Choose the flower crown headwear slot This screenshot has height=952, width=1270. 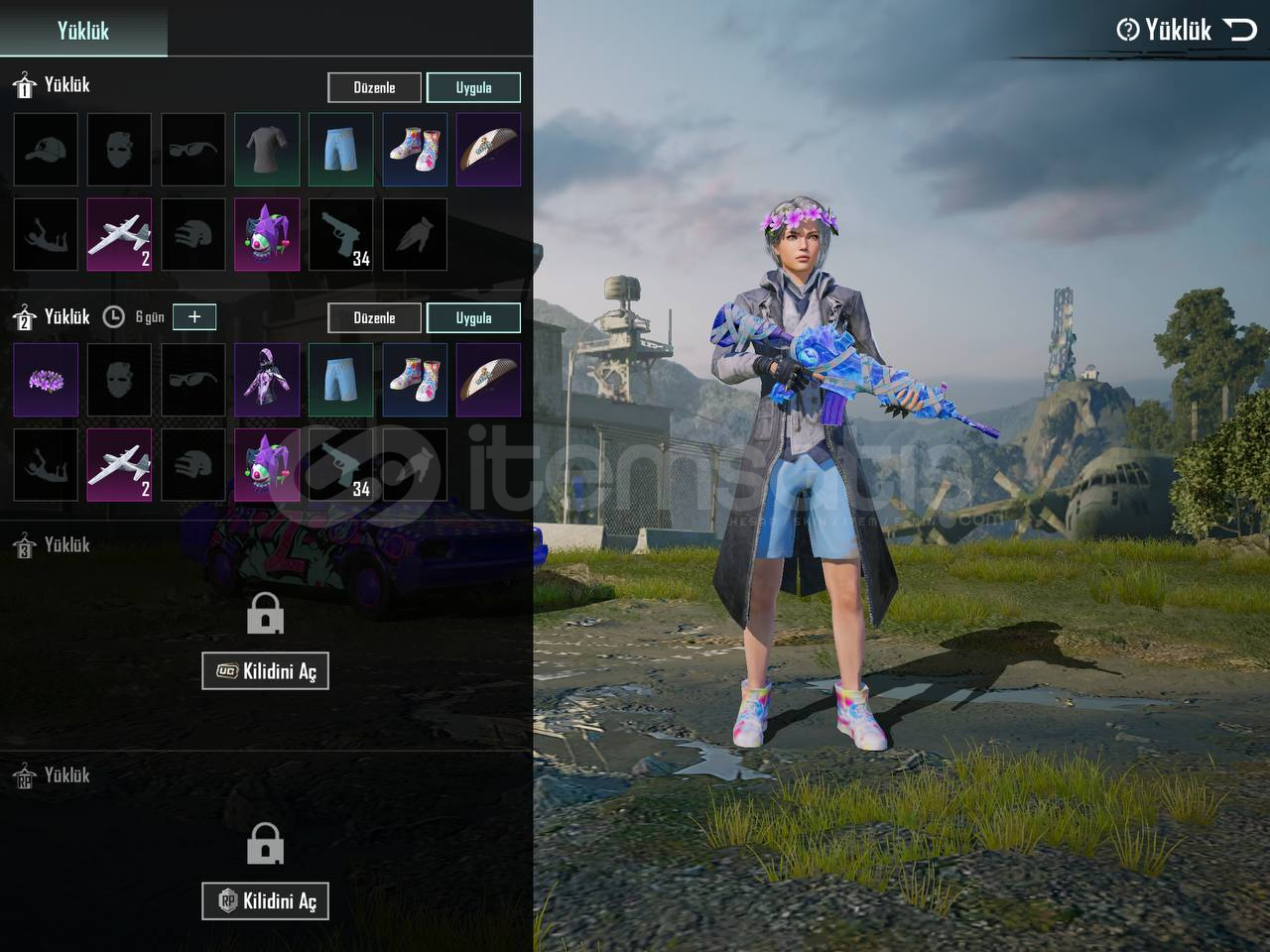(x=46, y=380)
